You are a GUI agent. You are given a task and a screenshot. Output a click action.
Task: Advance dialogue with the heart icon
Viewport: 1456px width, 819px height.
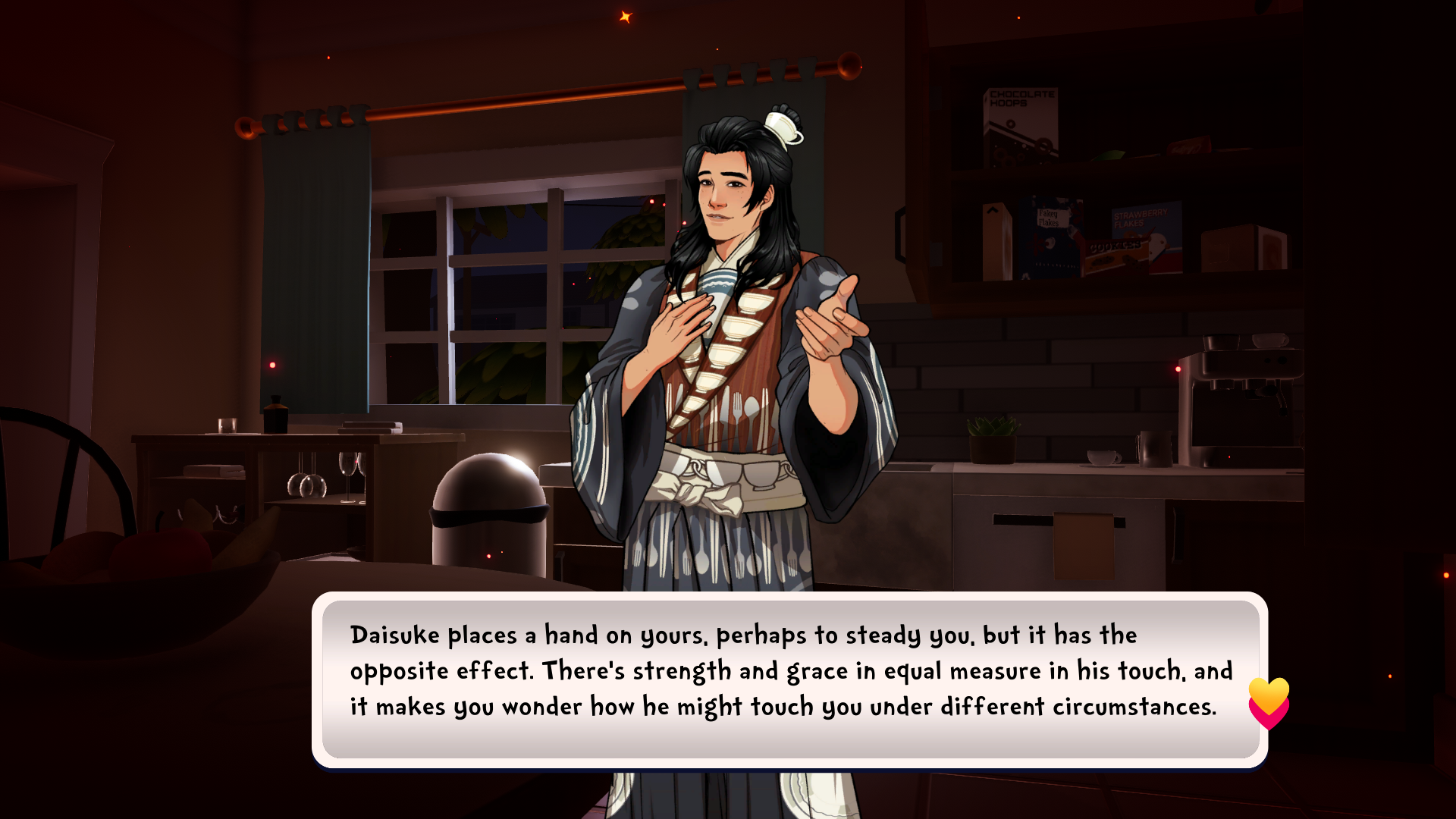tap(1269, 703)
